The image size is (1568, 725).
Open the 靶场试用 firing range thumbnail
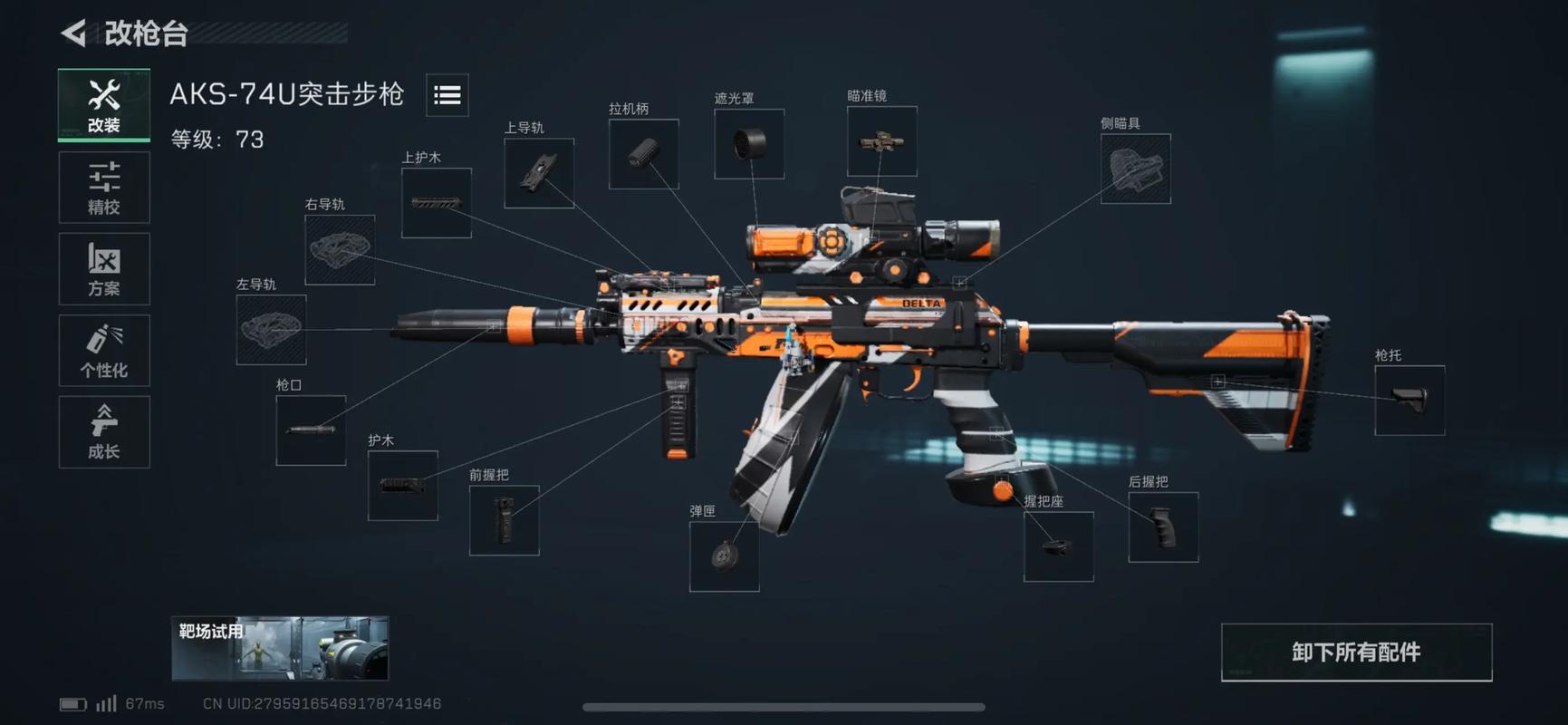[280, 649]
